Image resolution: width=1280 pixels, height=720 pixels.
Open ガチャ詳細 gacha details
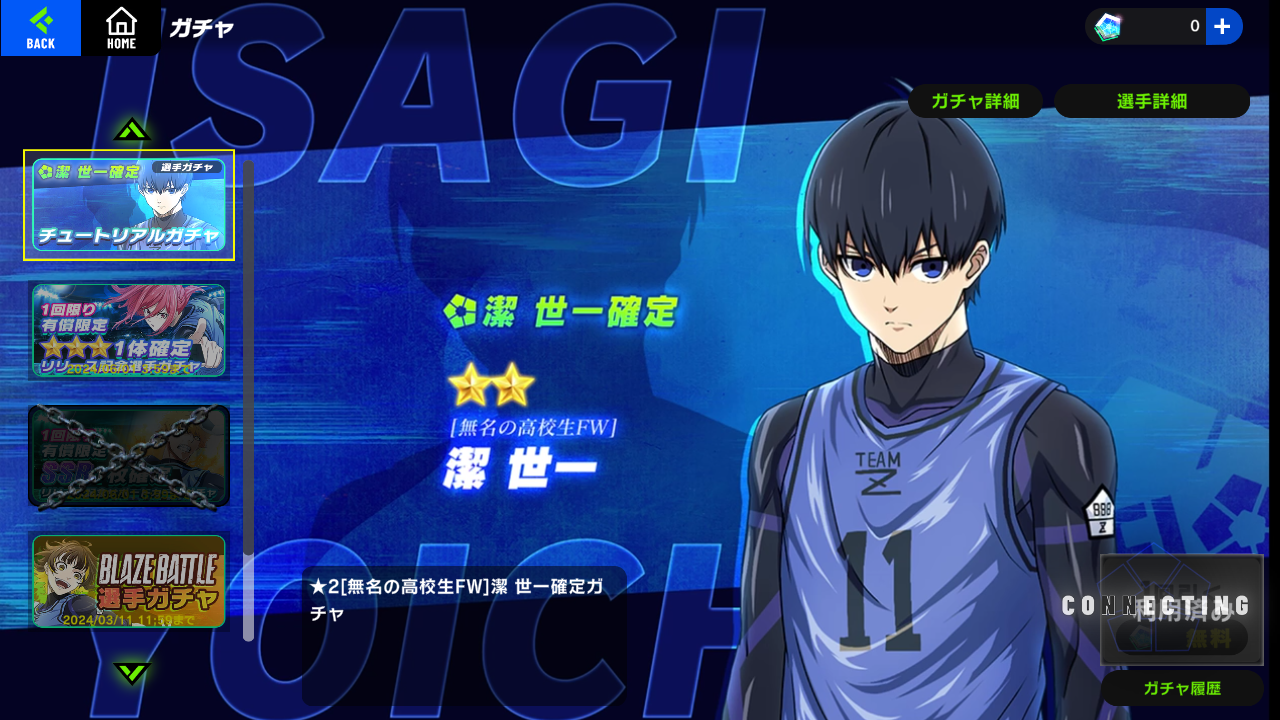pyautogui.click(x=975, y=101)
